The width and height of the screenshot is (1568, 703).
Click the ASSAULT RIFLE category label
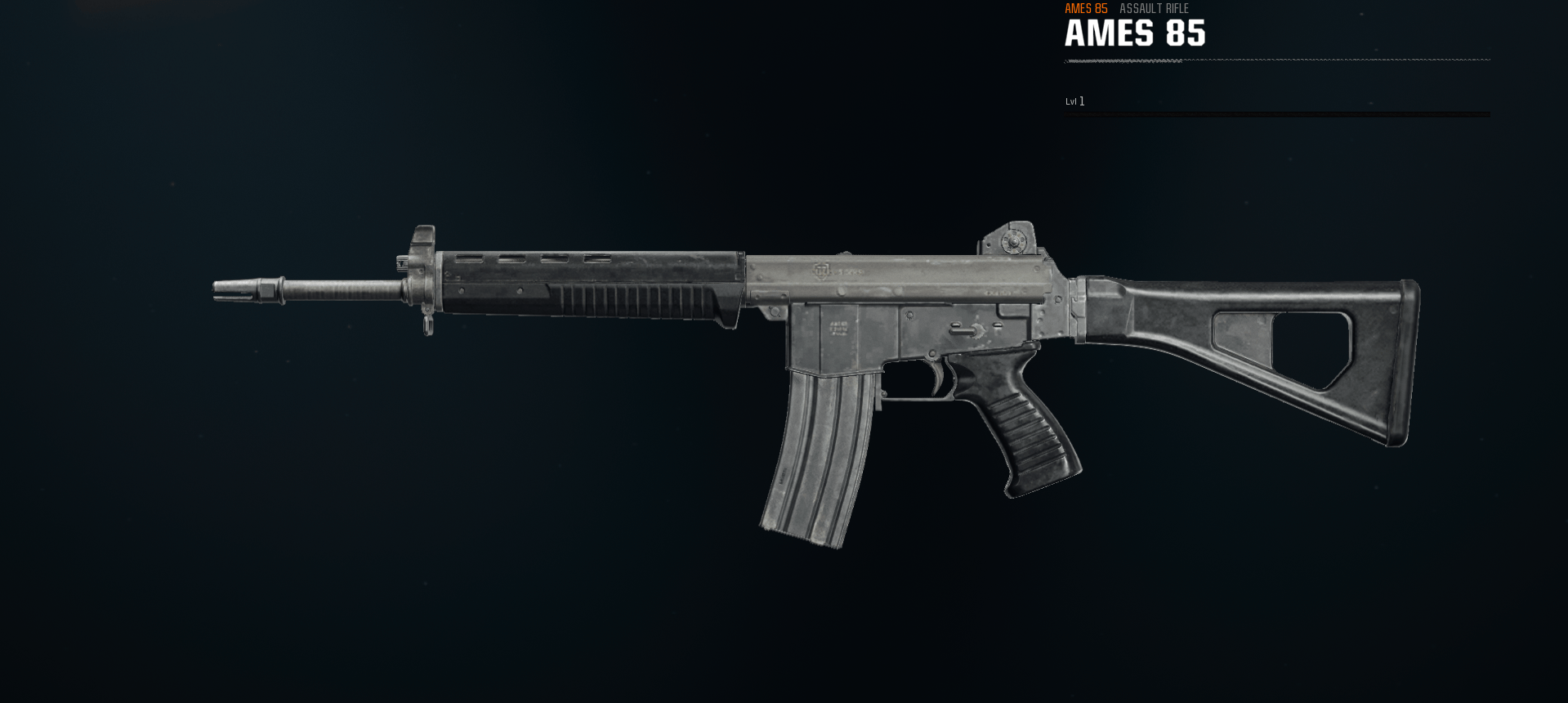tap(1154, 9)
